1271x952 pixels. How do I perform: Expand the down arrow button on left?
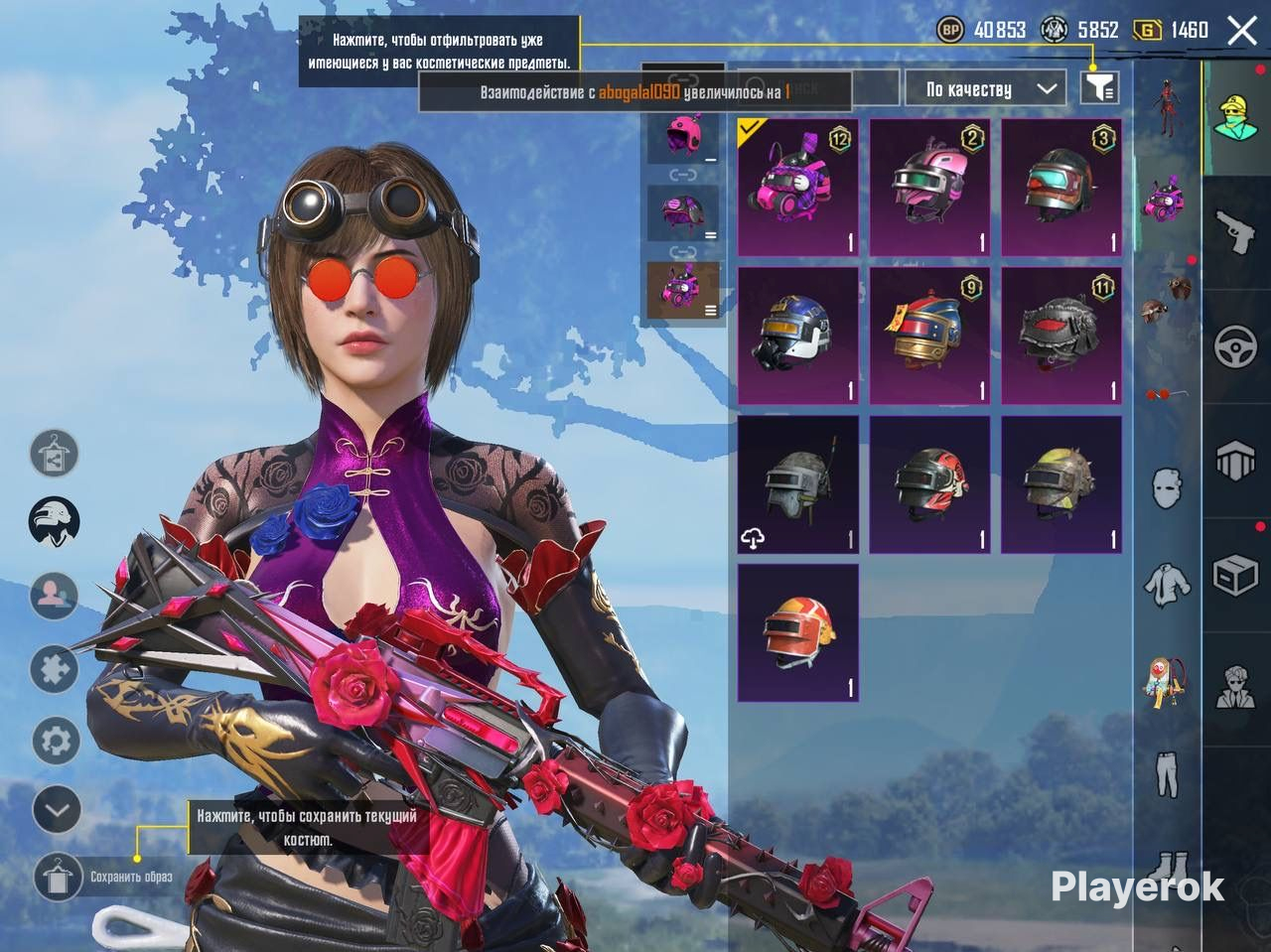point(57,810)
